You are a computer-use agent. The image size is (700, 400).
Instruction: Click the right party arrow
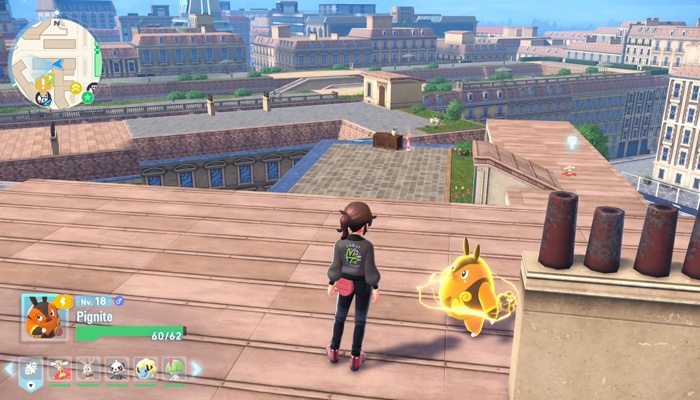[196, 369]
